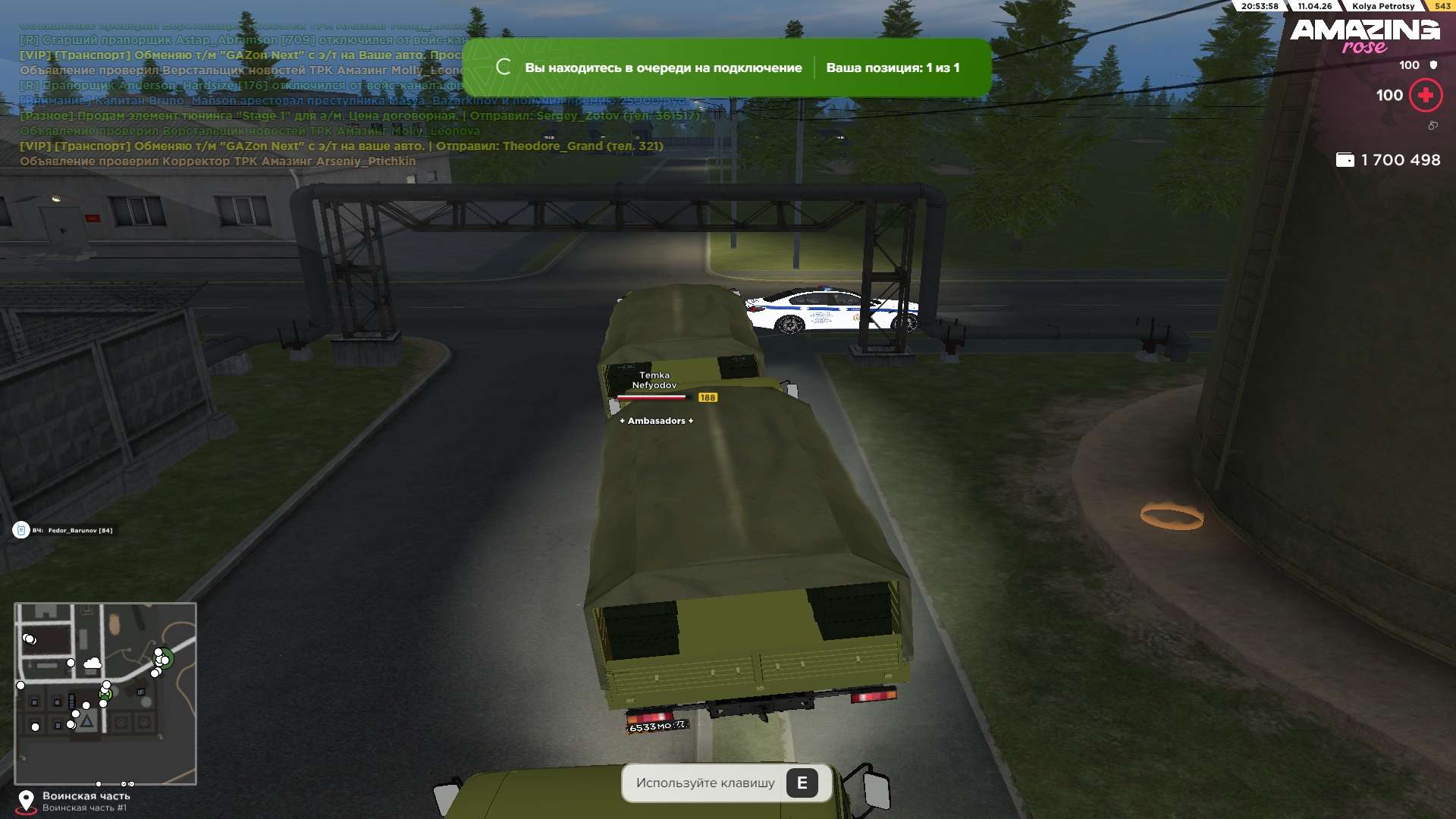
Task: Select the cloud marker on the minimap
Action: coord(93,664)
